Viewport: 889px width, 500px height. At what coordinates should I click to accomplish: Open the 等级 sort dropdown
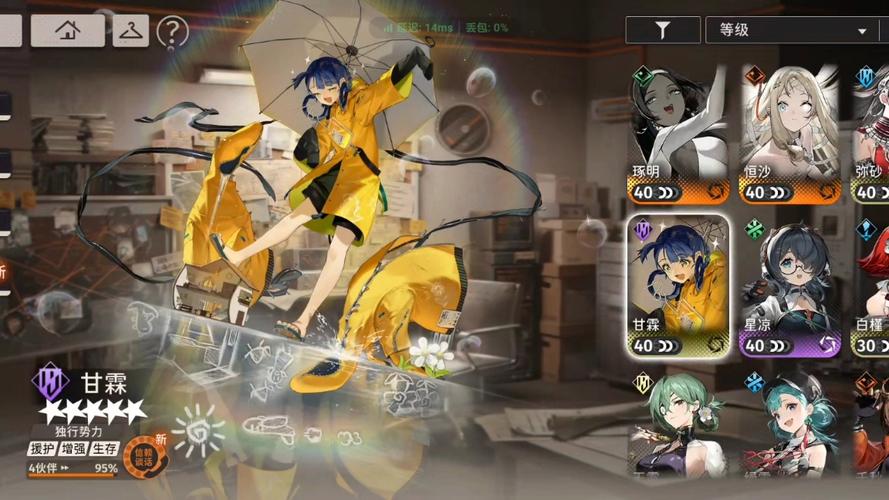coord(790,30)
